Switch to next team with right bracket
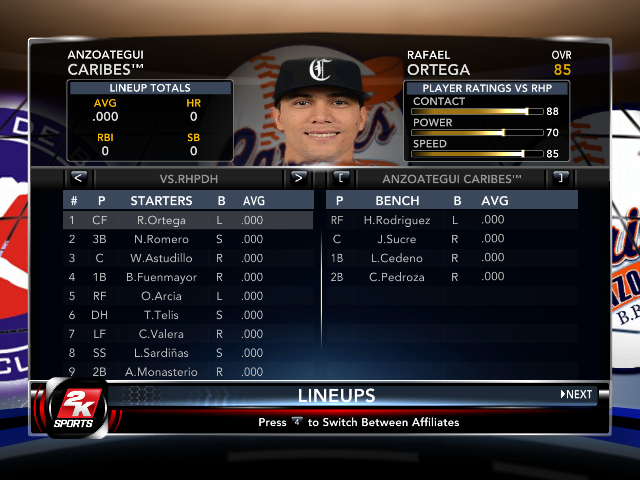Viewport: 640px width, 480px height. point(561,179)
